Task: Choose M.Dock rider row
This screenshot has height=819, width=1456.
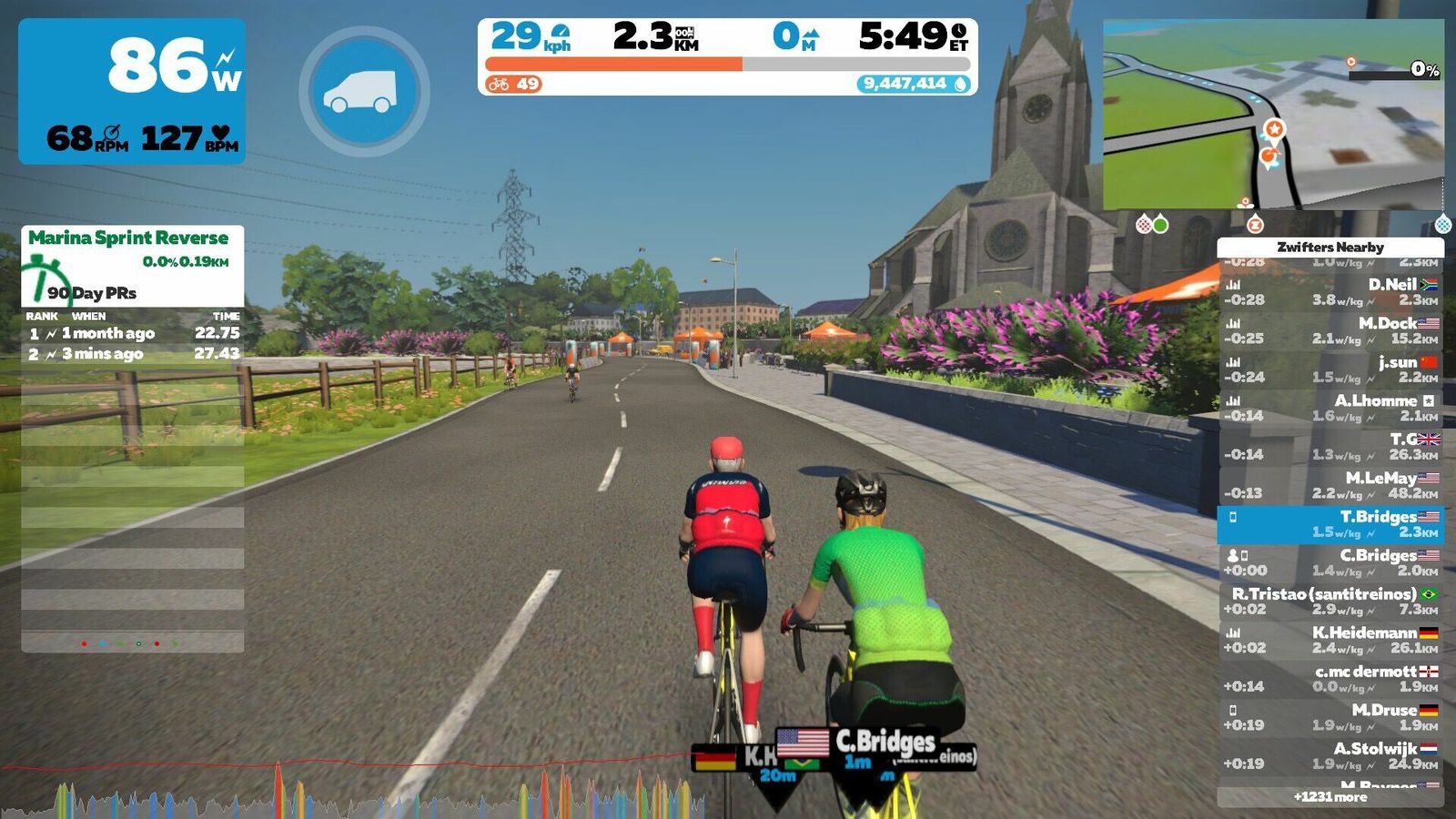Action: 1330,330
